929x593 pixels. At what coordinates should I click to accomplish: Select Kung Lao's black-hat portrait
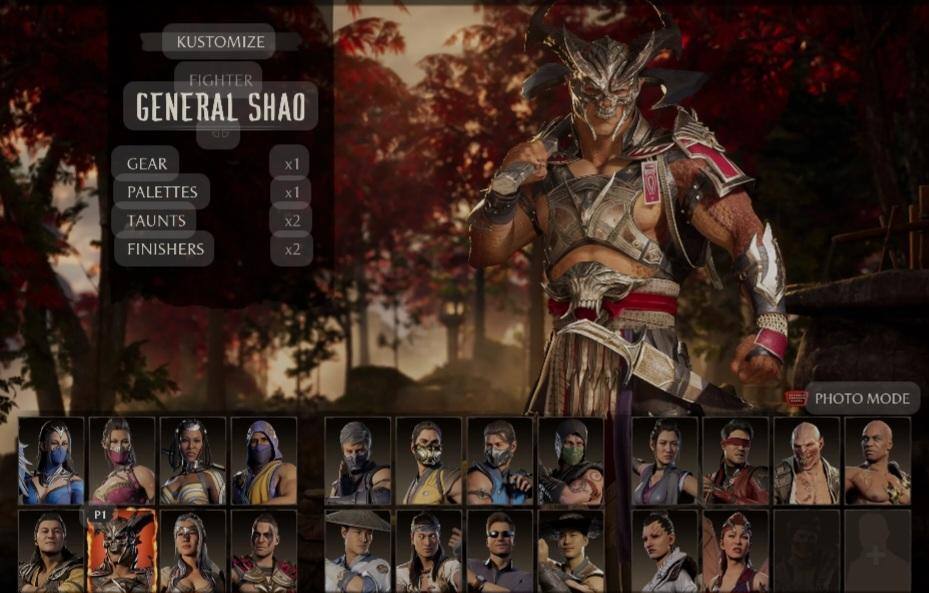pos(571,552)
